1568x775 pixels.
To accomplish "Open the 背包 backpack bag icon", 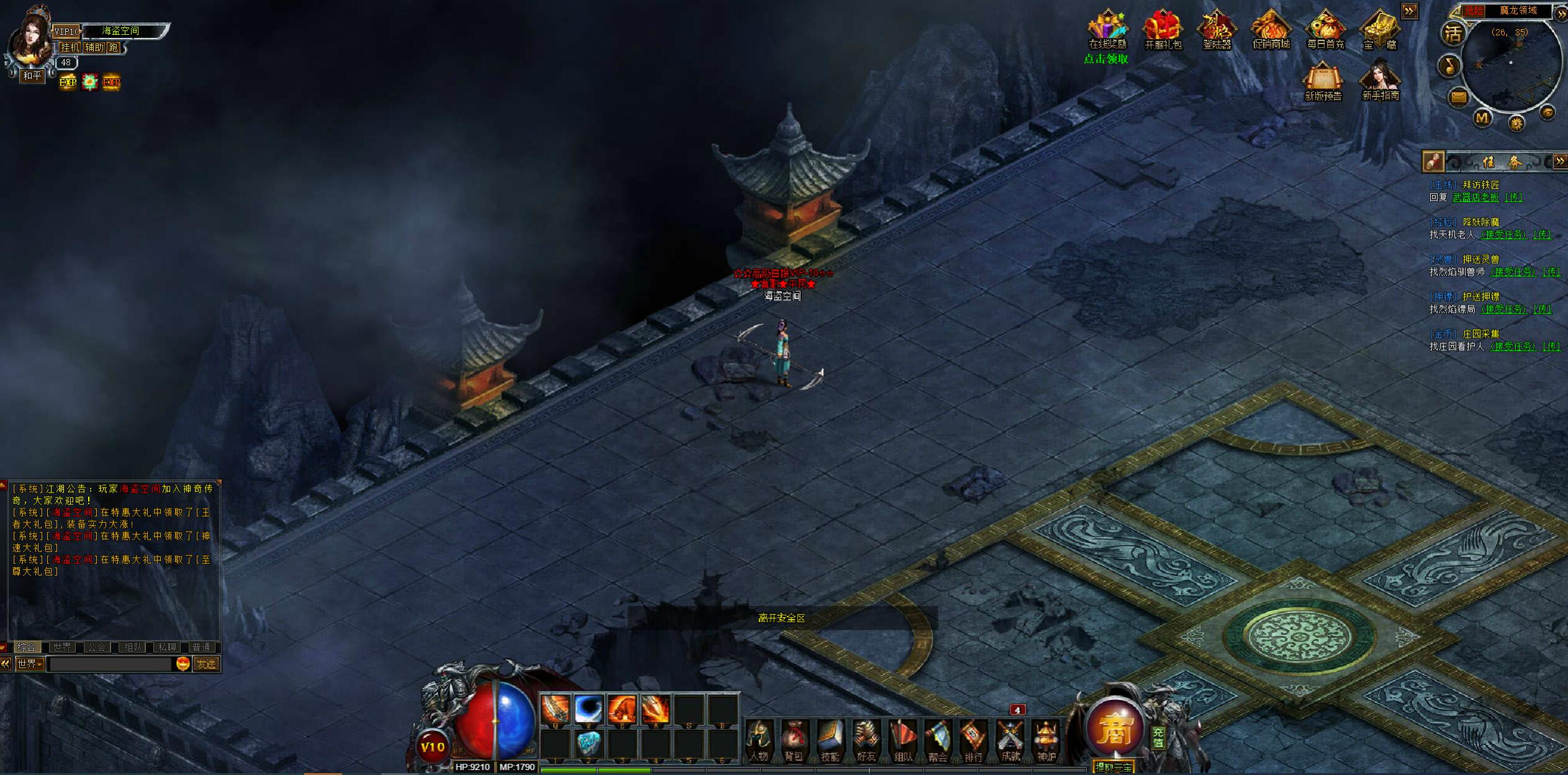I will click(793, 739).
